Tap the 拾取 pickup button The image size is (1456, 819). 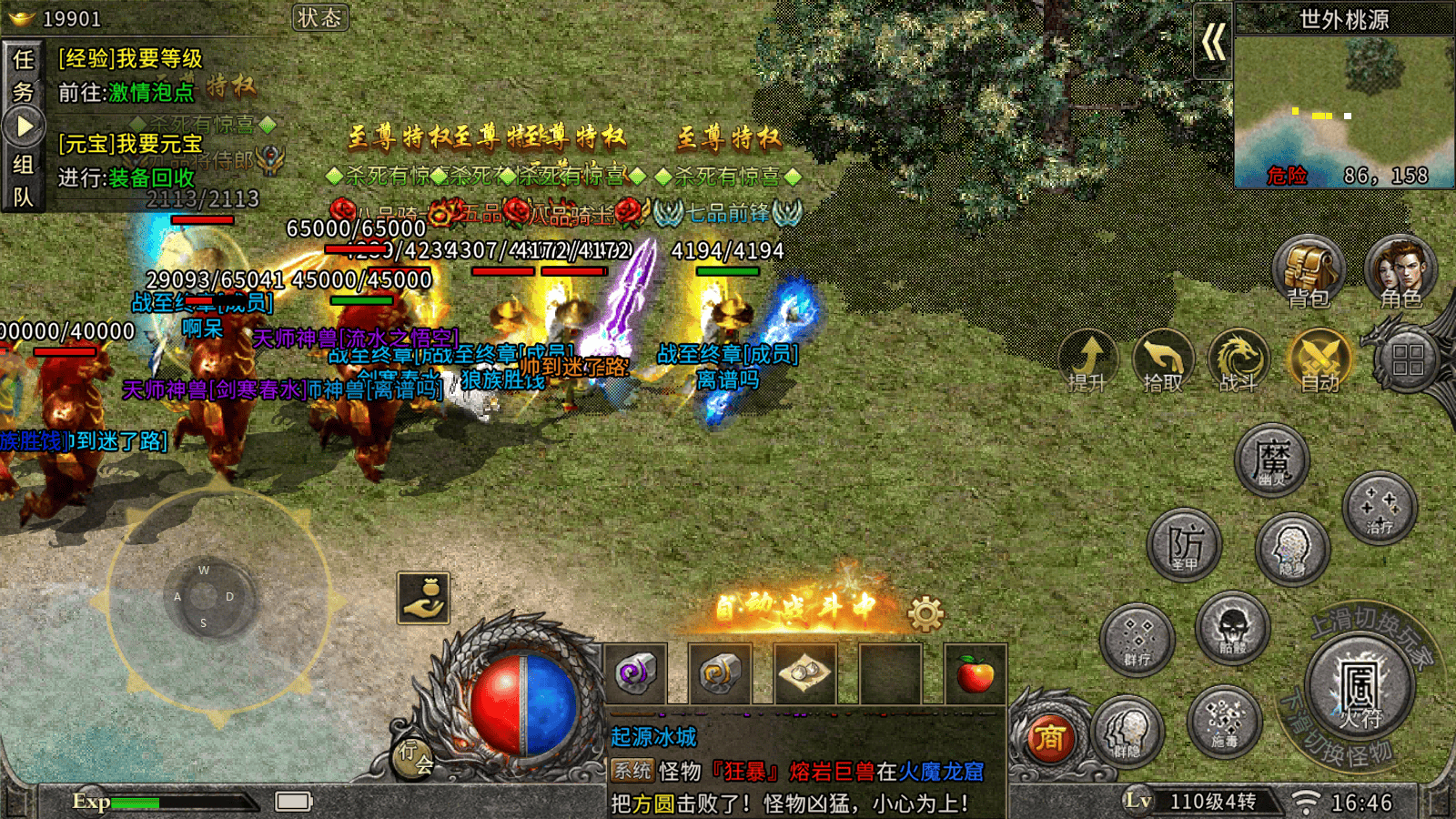1163,360
